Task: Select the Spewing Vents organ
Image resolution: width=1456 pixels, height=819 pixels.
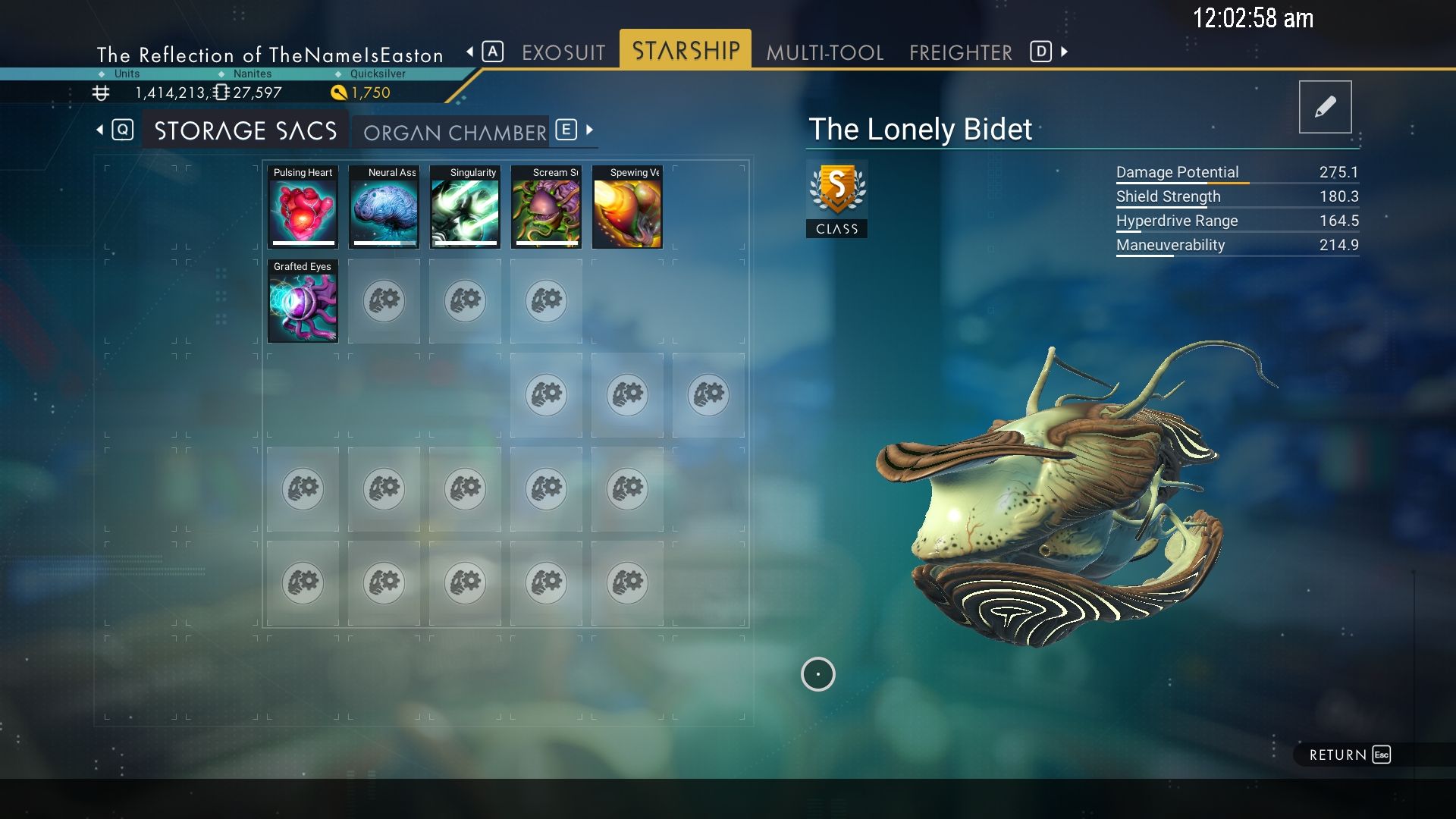Action: 627,209
